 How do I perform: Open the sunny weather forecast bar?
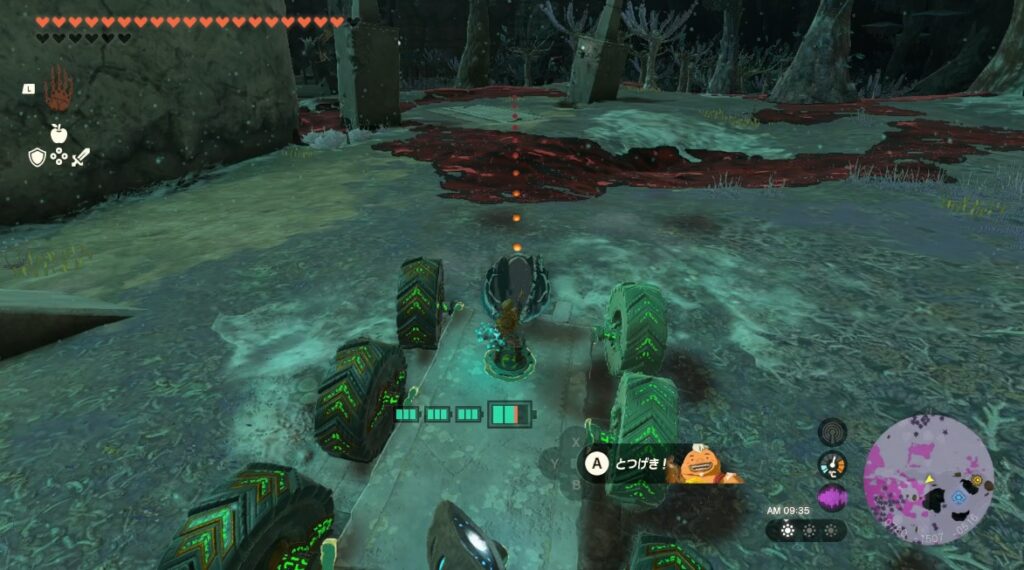pos(806,530)
